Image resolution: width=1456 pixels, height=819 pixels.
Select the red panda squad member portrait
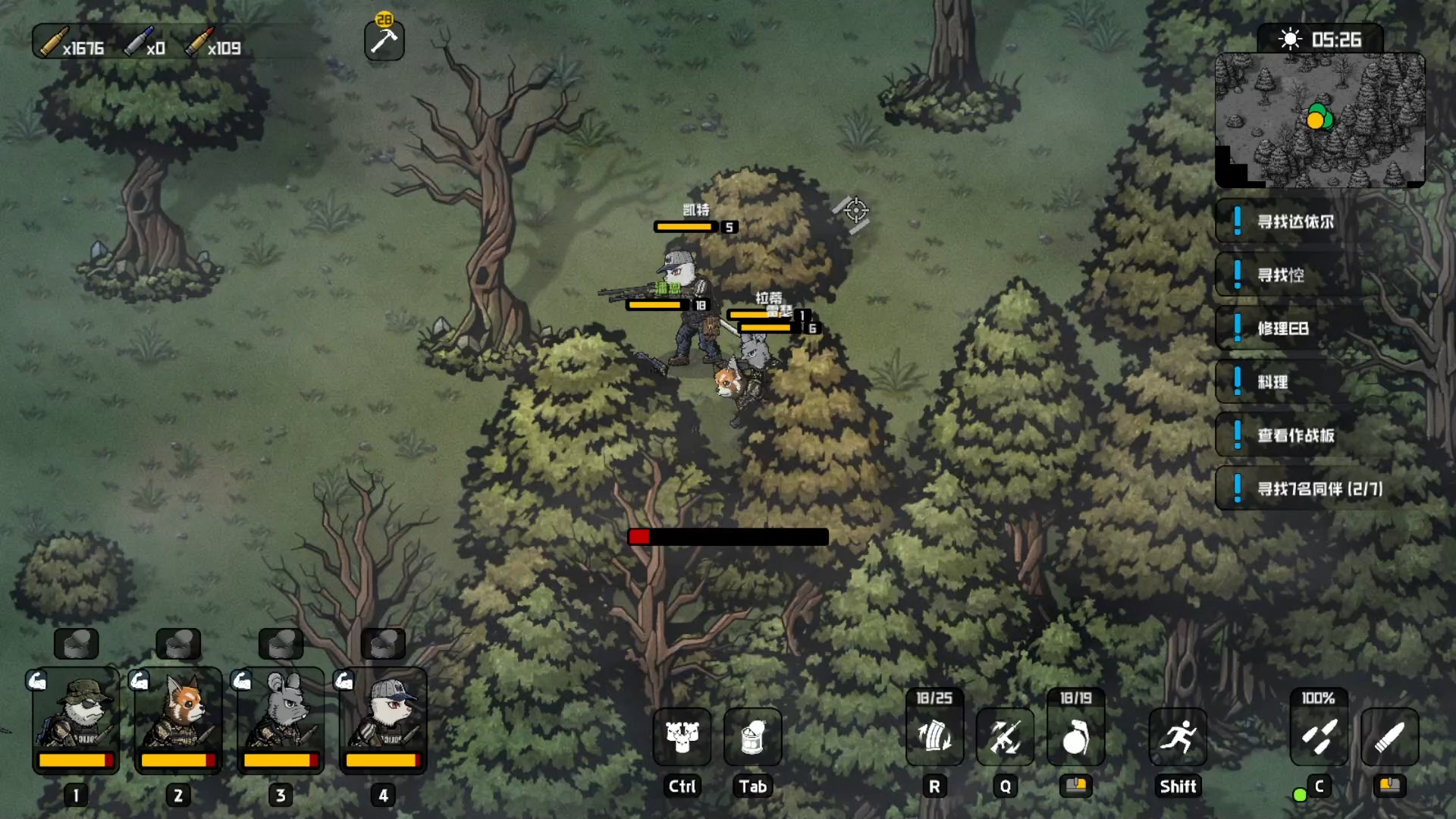point(178,717)
